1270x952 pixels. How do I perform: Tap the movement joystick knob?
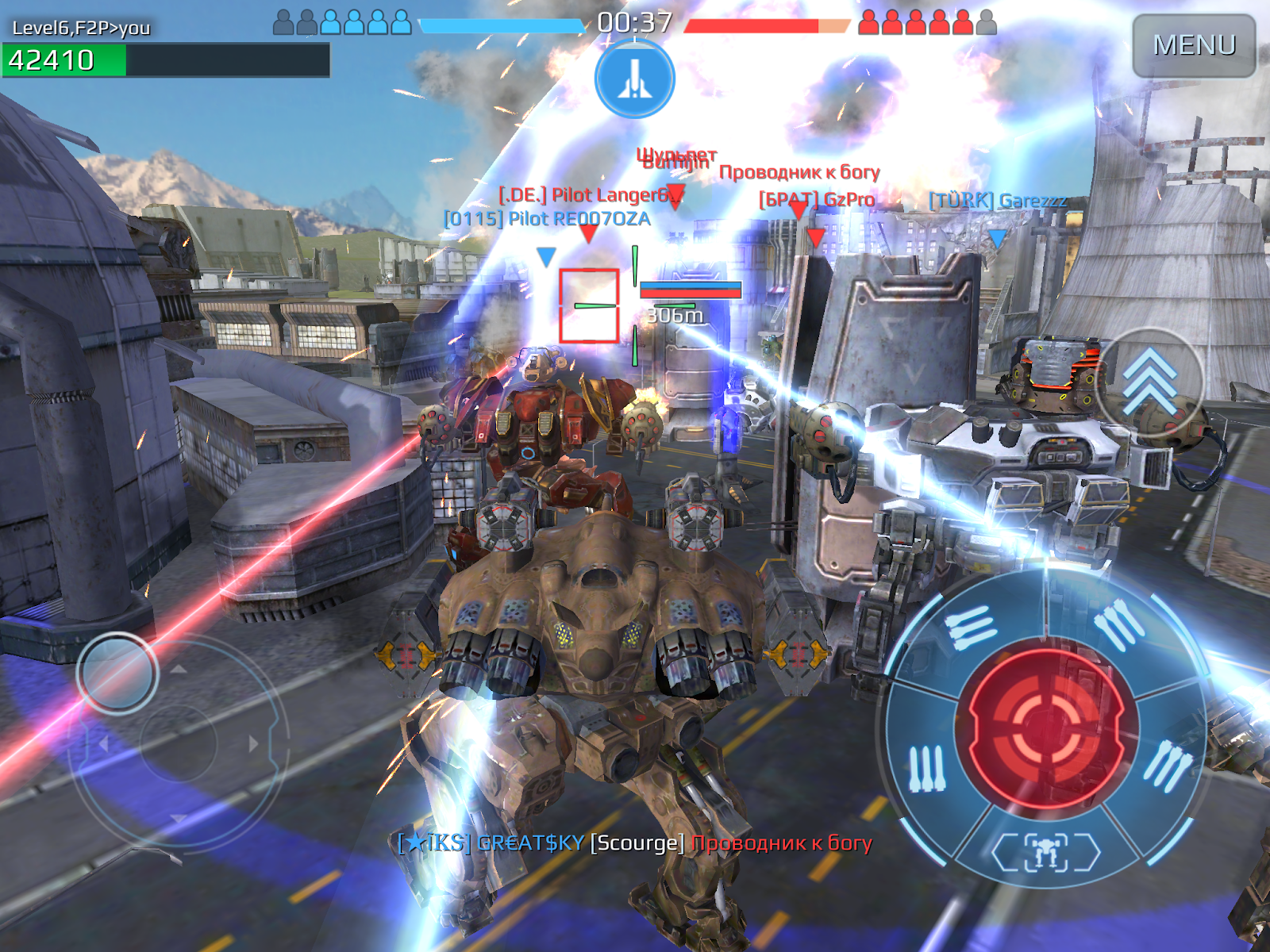117,673
